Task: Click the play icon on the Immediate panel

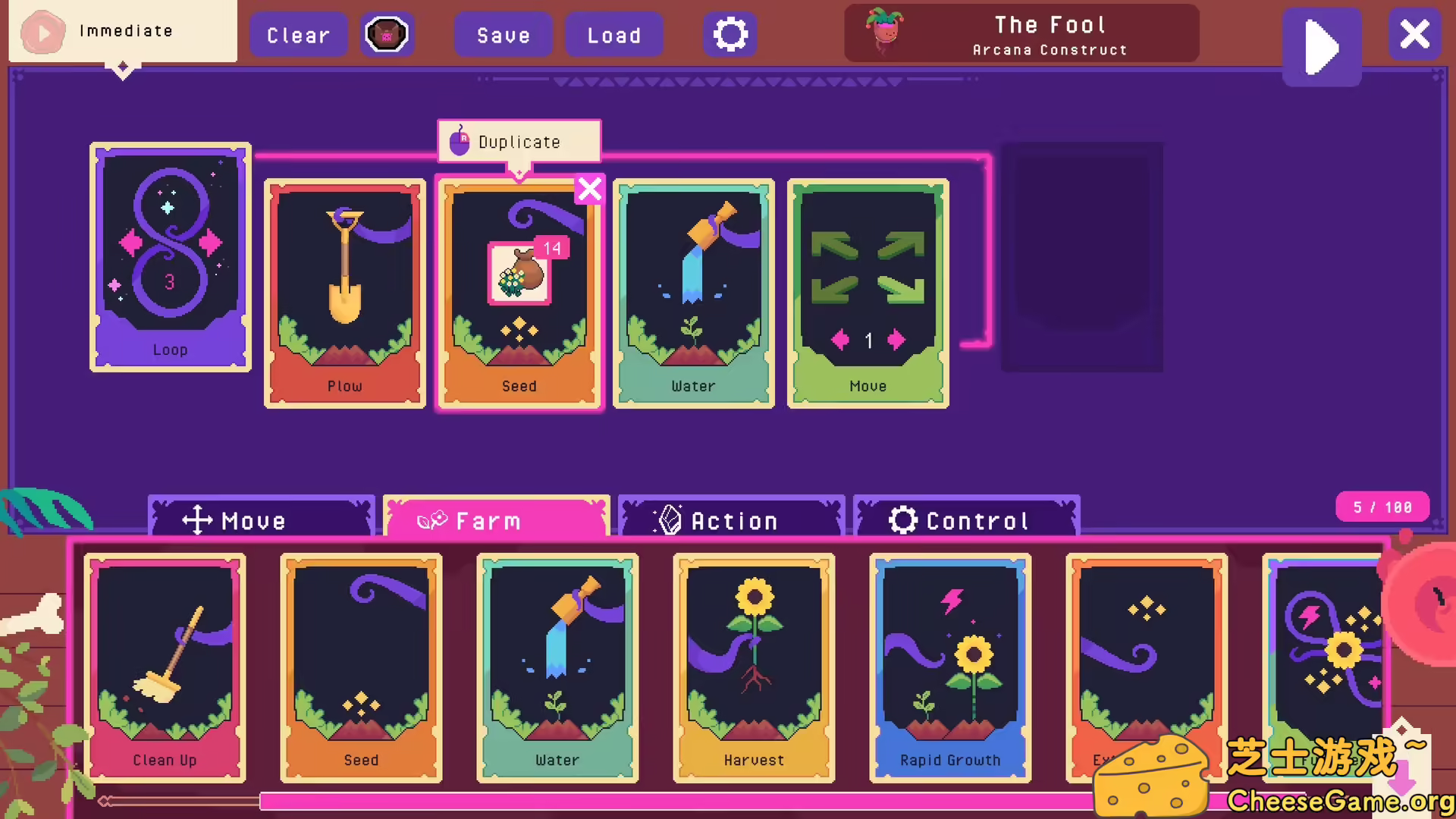Action: (x=42, y=32)
